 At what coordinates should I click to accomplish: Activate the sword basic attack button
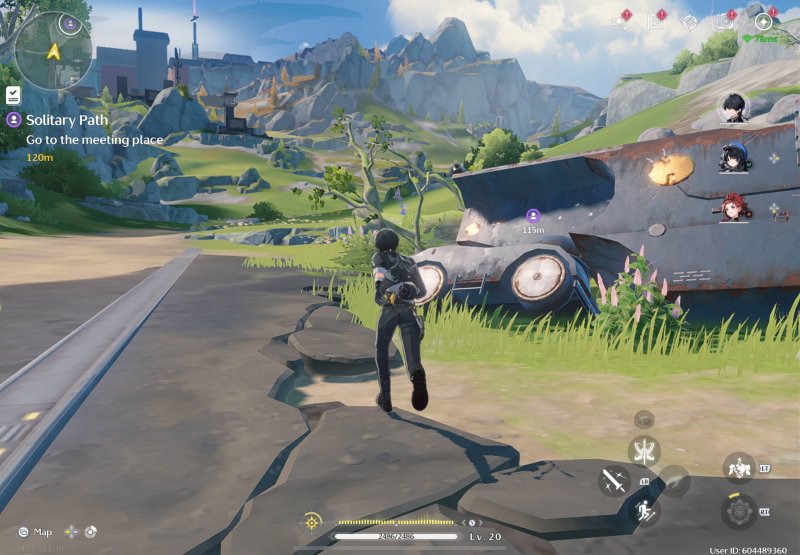pyautogui.click(x=614, y=481)
